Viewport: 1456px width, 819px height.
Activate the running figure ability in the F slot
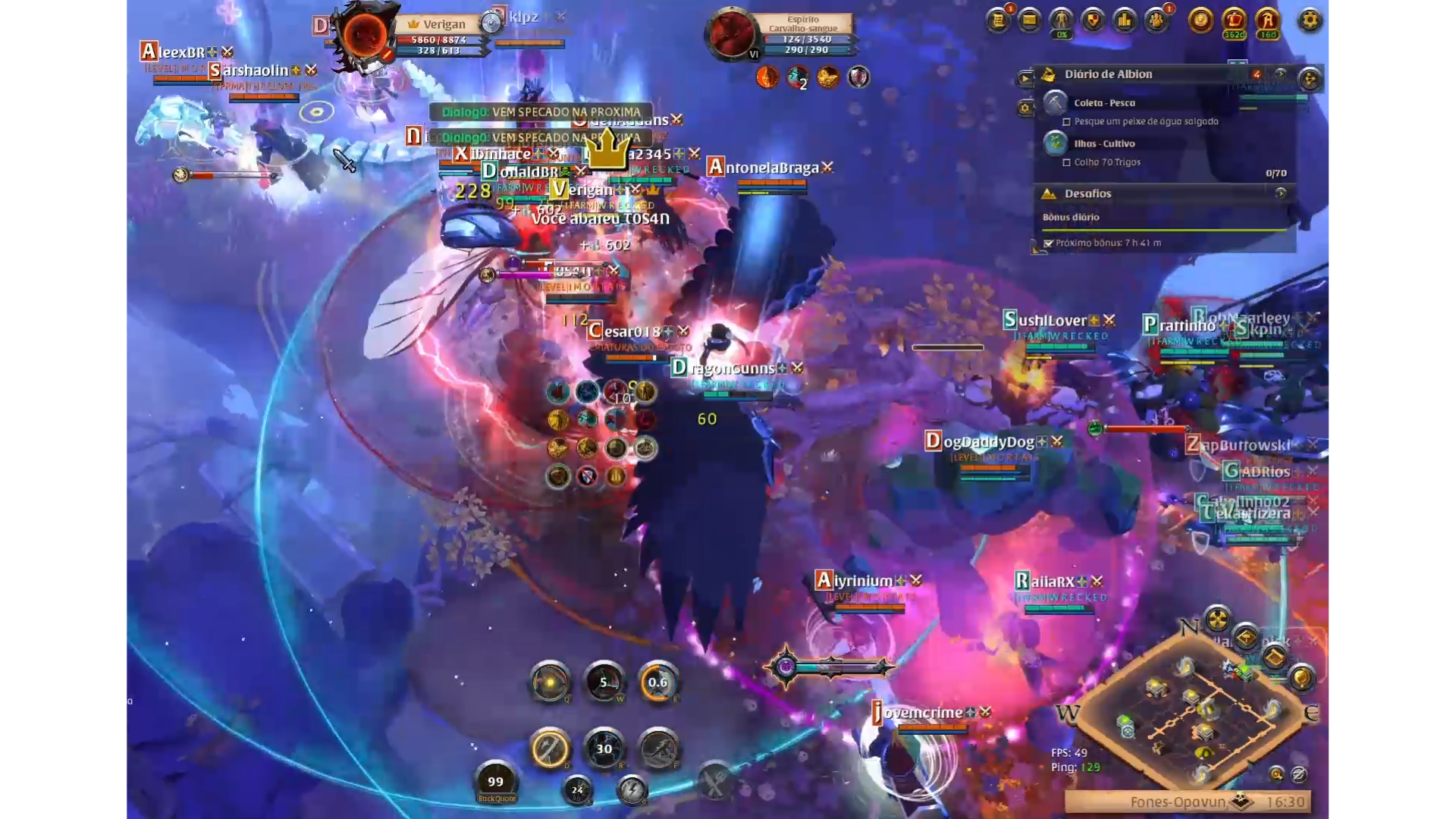(x=658, y=748)
